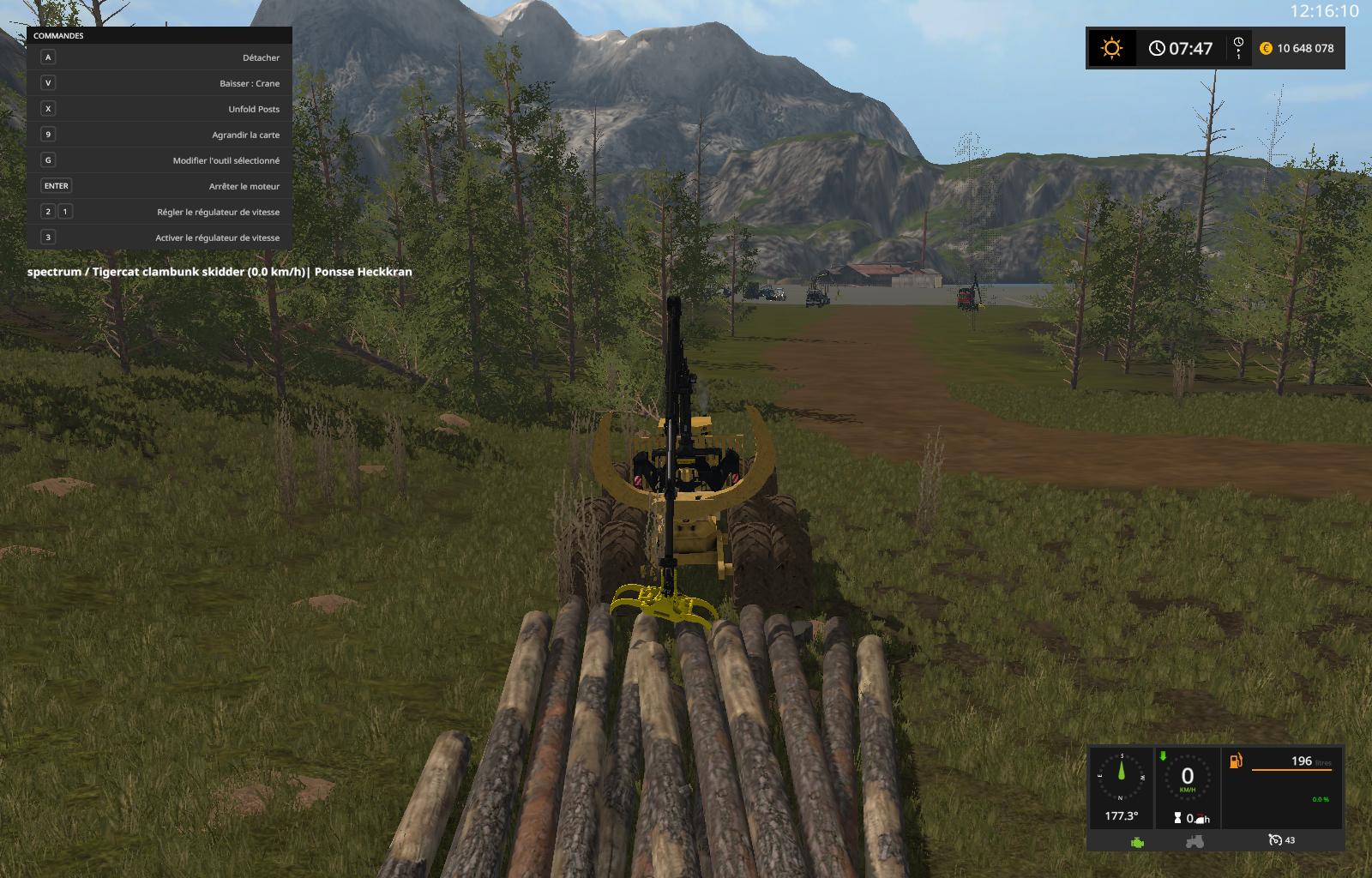Screen dimensions: 1372x878
Task: Choose Modifier l'outil sélectionné command
Action: (159, 160)
